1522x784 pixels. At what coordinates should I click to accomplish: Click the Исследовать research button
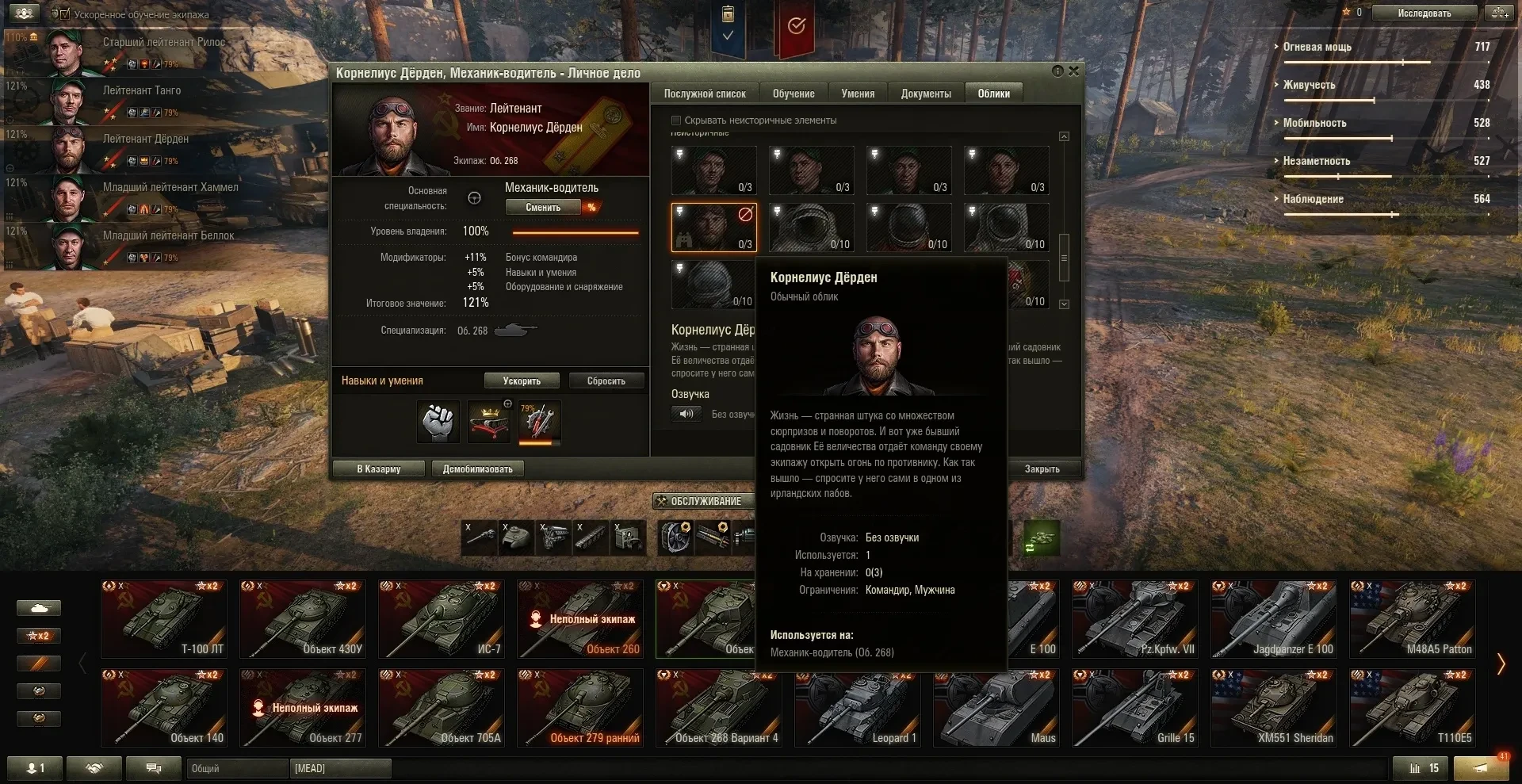pyautogui.click(x=1424, y=13)
